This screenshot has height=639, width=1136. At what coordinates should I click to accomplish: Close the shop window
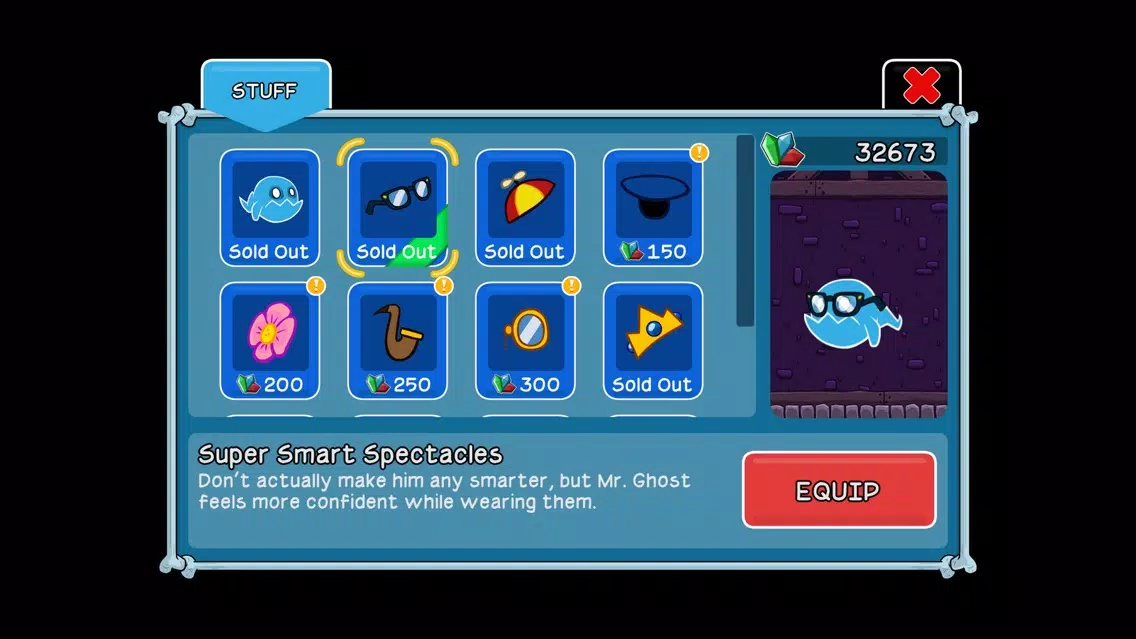(921, 87)
